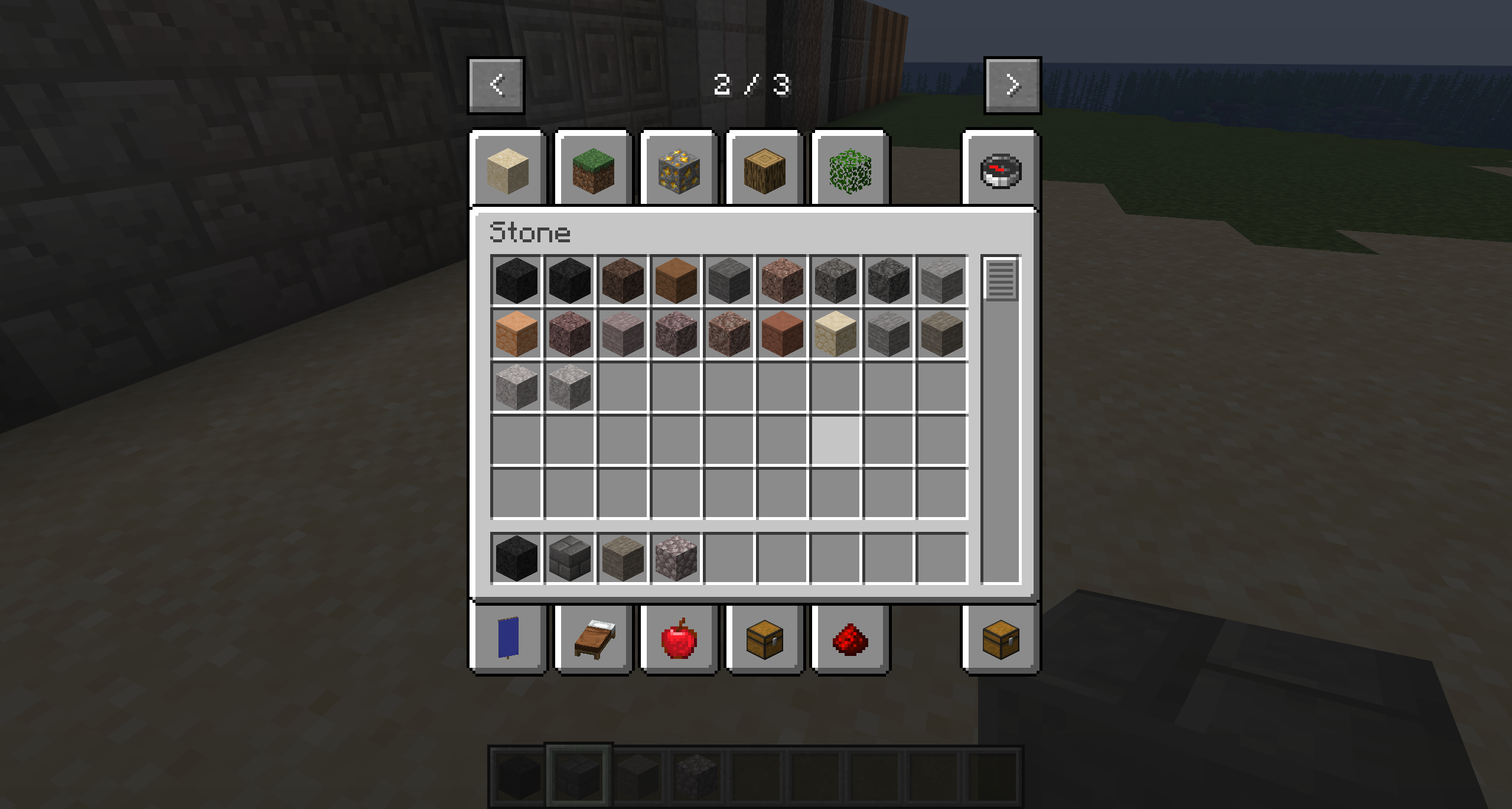
Task: Go to the previous inventory page
Action: (496, 84)
